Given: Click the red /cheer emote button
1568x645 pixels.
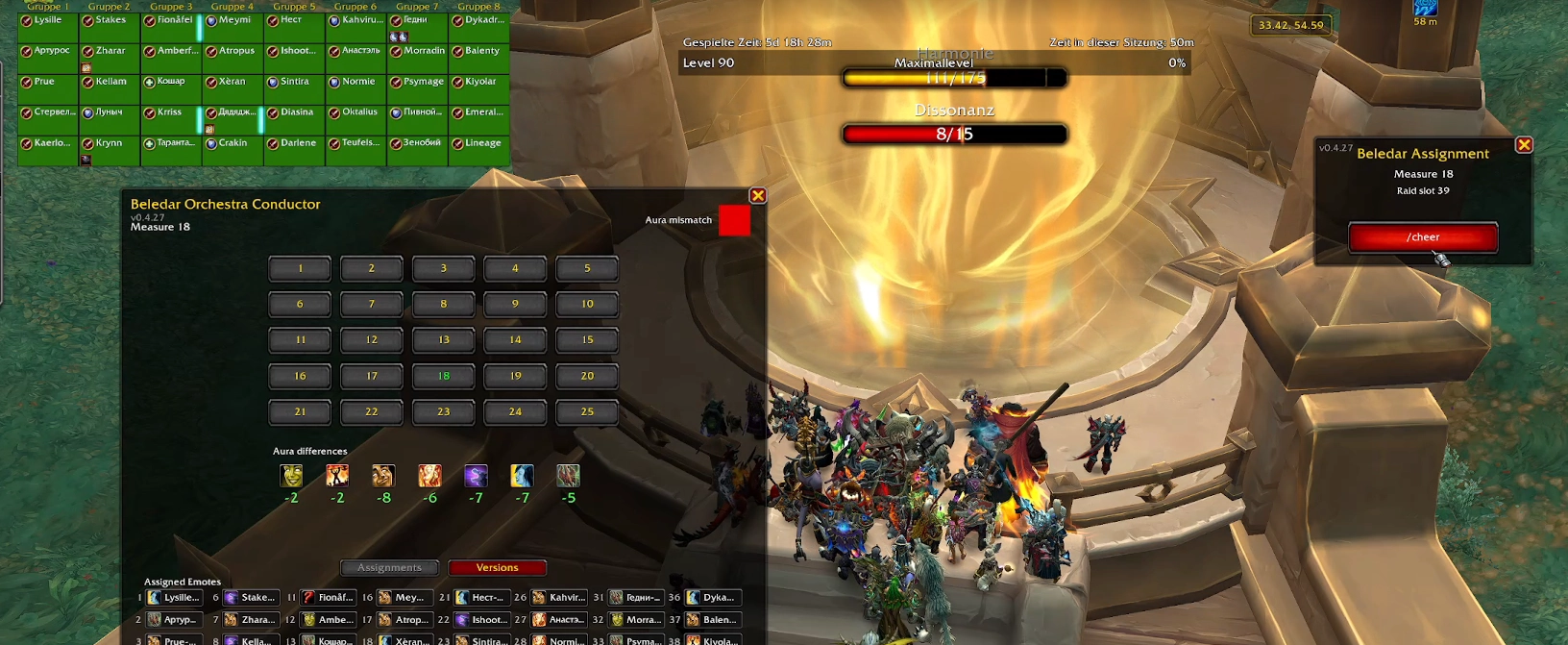Looking at the screenshot, I should click(x=1423, y=237).
